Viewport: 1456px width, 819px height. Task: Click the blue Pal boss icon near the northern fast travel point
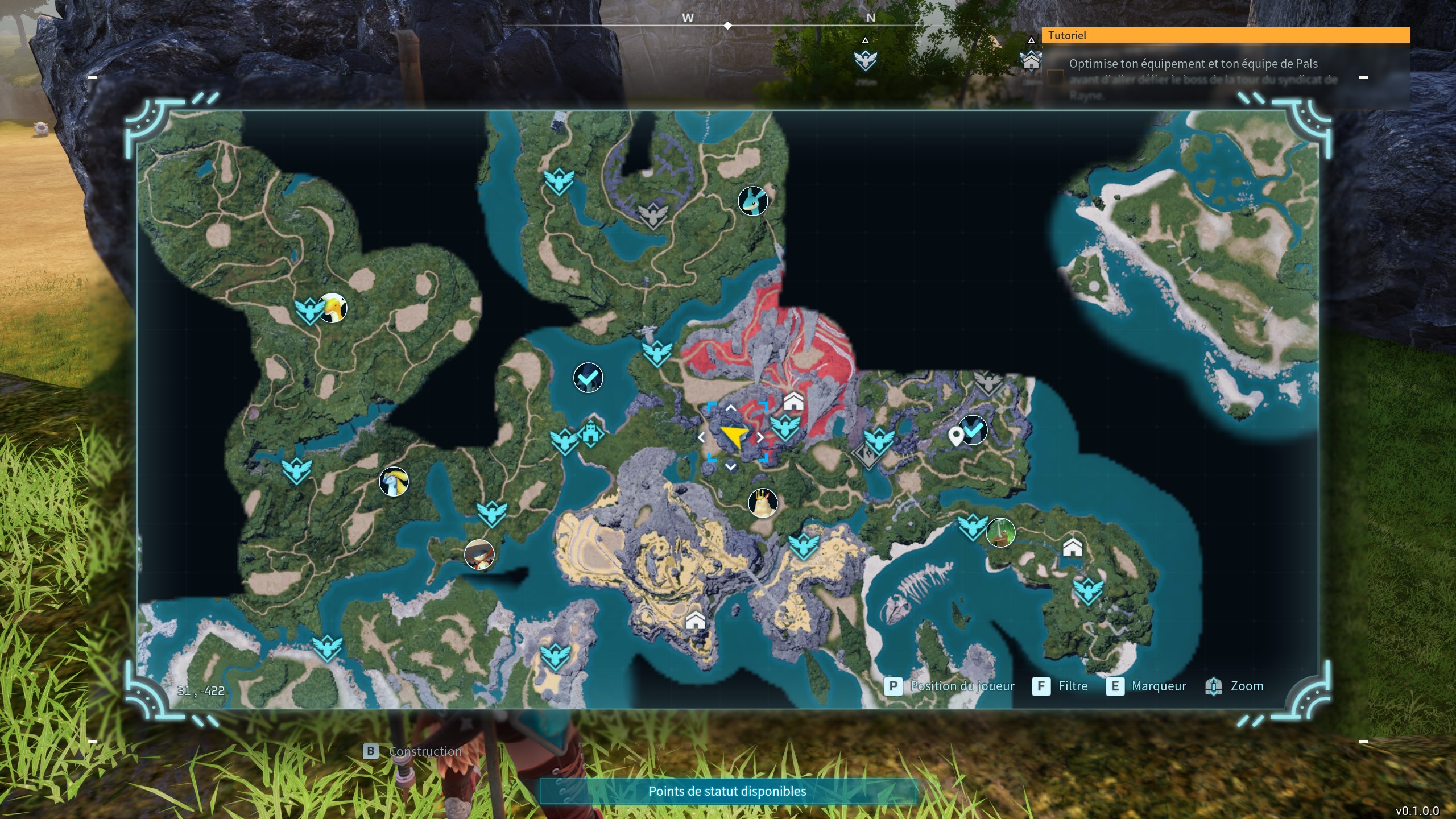(752, 201)
